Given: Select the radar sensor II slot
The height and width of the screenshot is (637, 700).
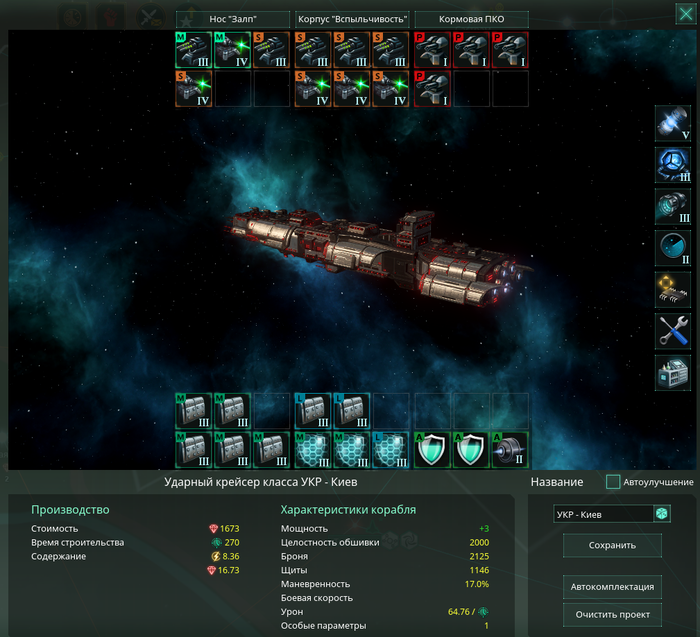Looking at the screenshot, I should (672, 247).
